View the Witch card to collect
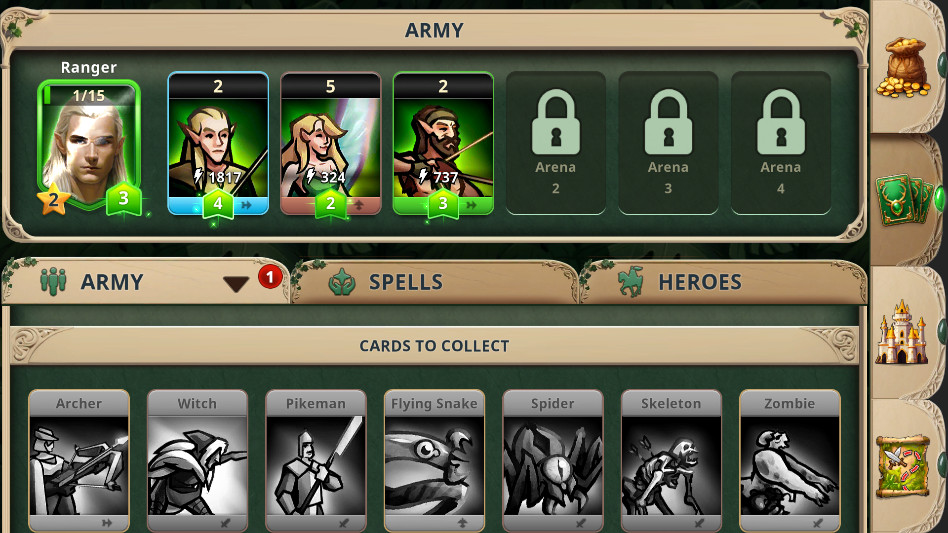The image size is (948, 533). click(197, 460)
